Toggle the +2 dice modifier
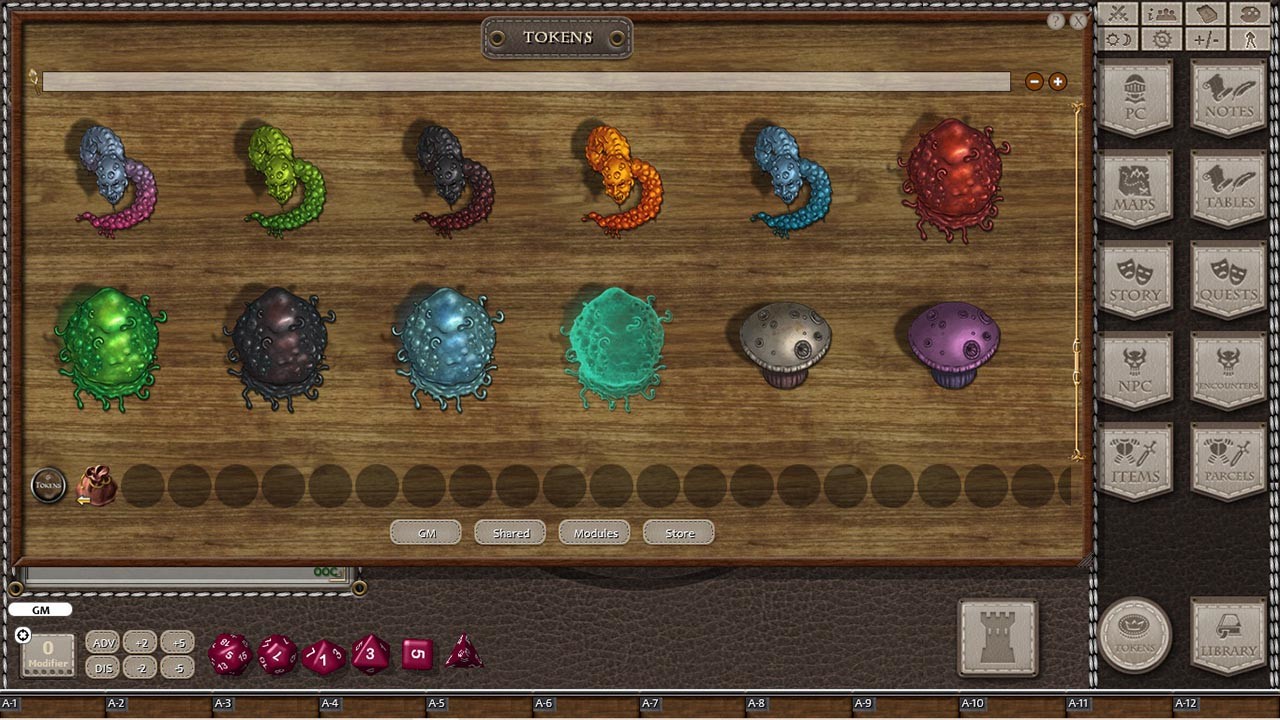 (140, 643)
